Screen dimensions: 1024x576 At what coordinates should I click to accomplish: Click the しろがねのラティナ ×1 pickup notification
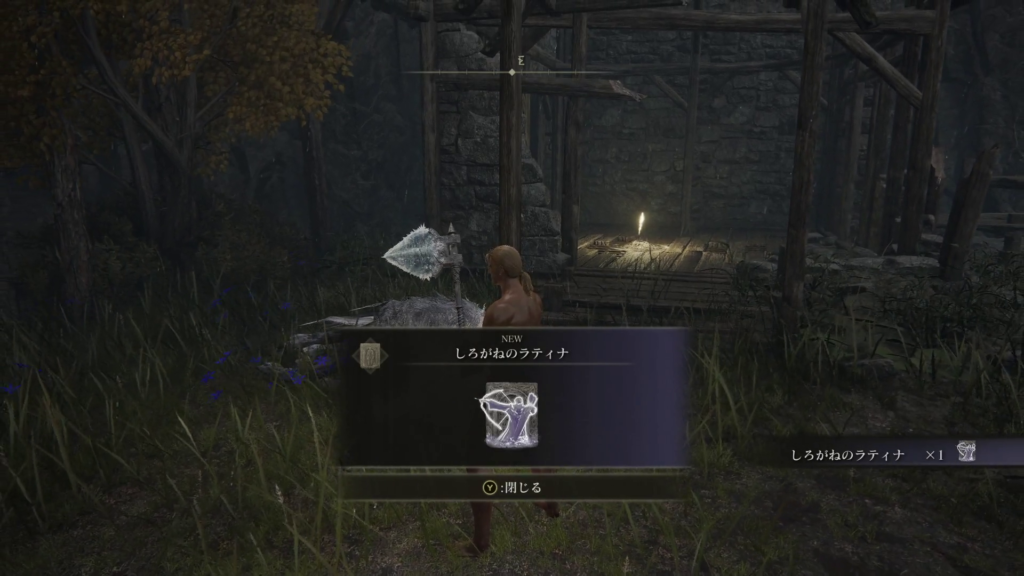point(880,454)
